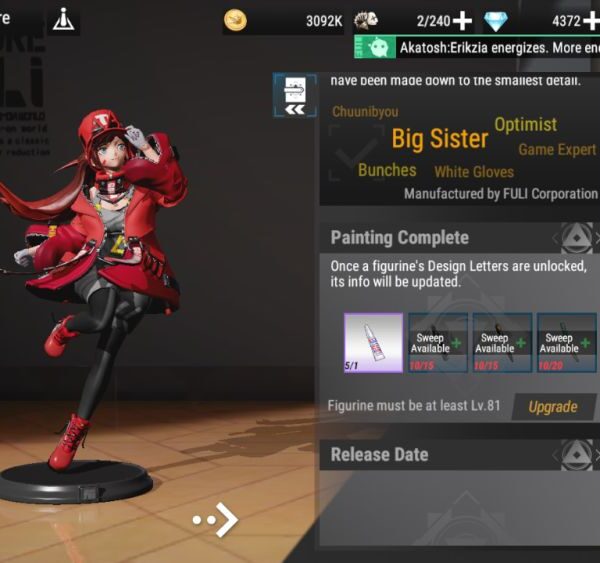
Task: Collapse the info panel with the arrow toggle
Action: 295,94
